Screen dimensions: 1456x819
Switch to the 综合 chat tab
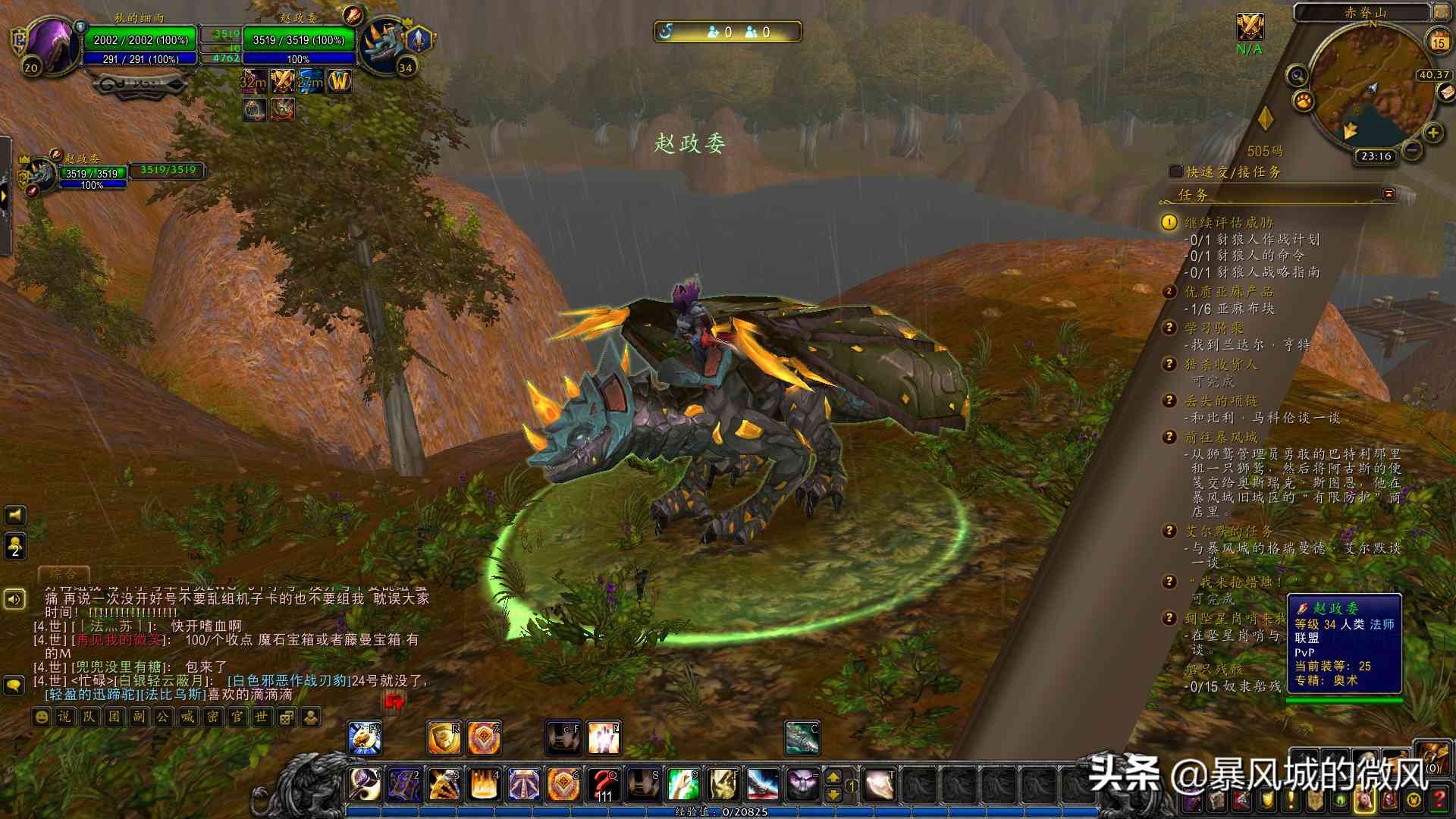[x=64, y=574]
